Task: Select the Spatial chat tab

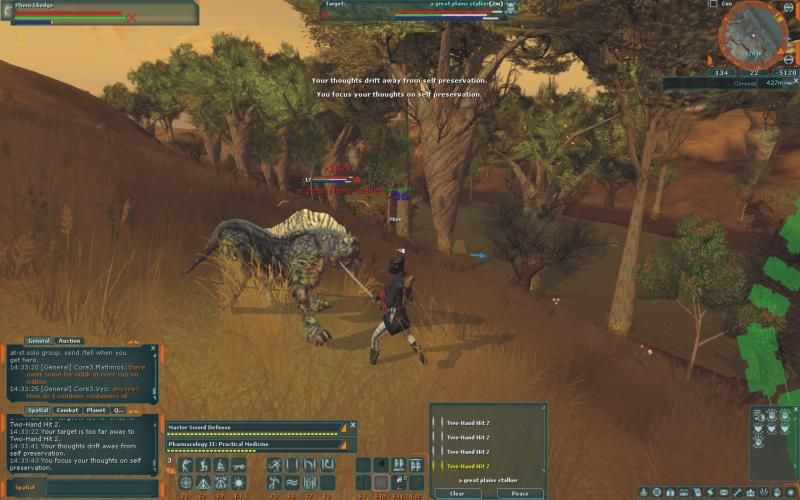Action: tap(38, 410)
